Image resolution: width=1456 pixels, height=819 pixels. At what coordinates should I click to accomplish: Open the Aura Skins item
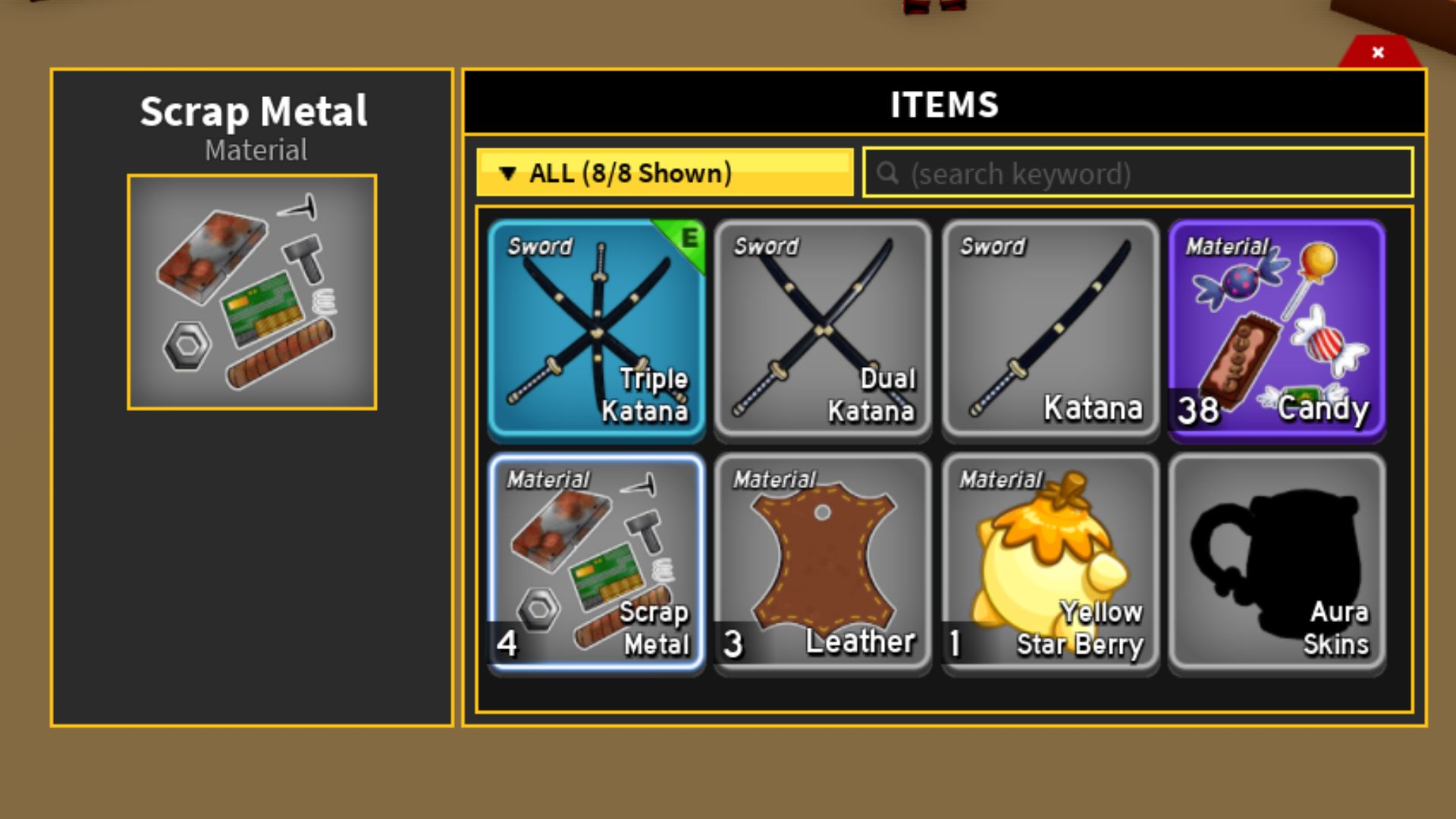pos(1277,561)
